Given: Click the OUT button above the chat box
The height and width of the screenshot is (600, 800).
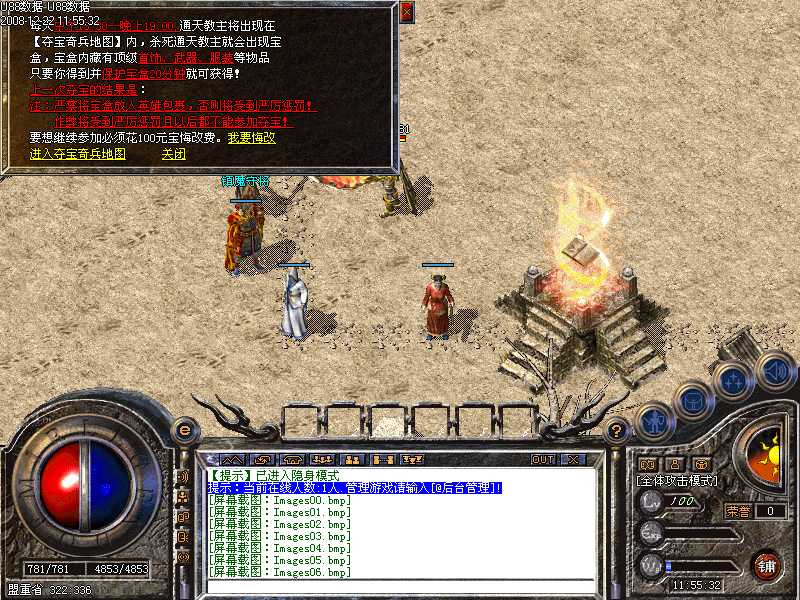Looking at the screenshot, I should (543, 459).
